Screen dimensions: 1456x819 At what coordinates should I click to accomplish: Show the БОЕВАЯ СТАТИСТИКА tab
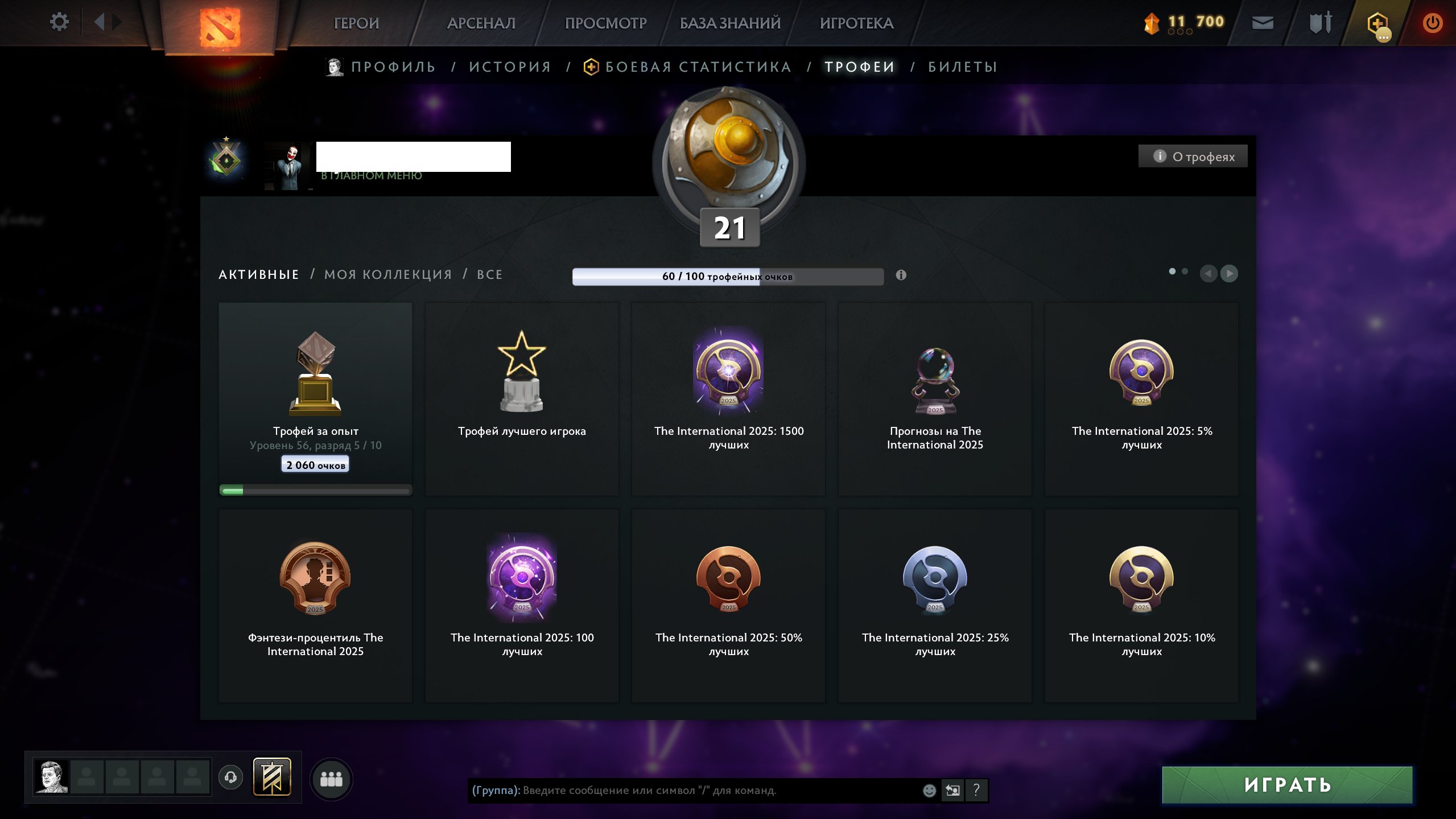698,67
